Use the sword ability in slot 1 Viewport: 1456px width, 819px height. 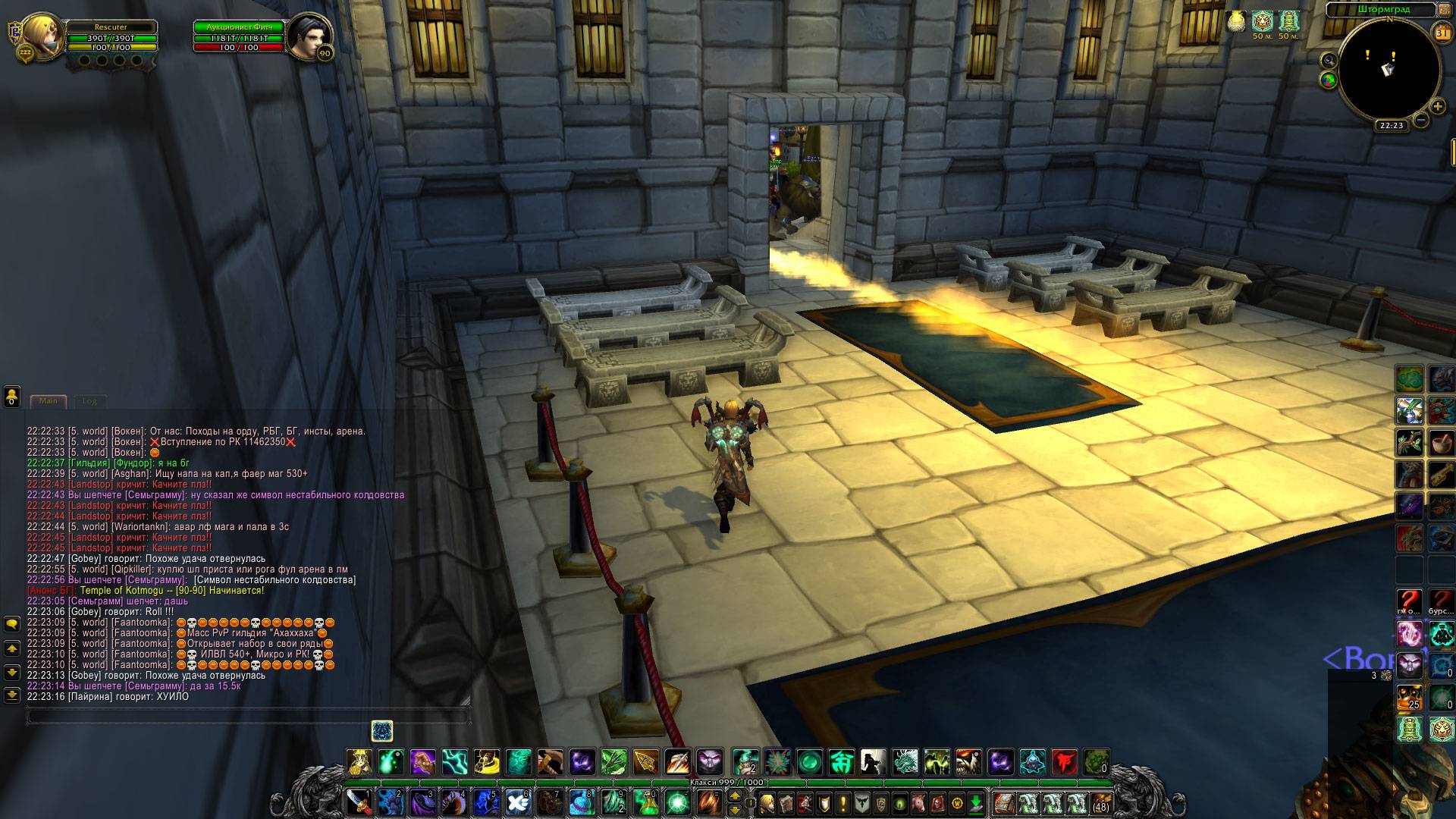(357, 802)
